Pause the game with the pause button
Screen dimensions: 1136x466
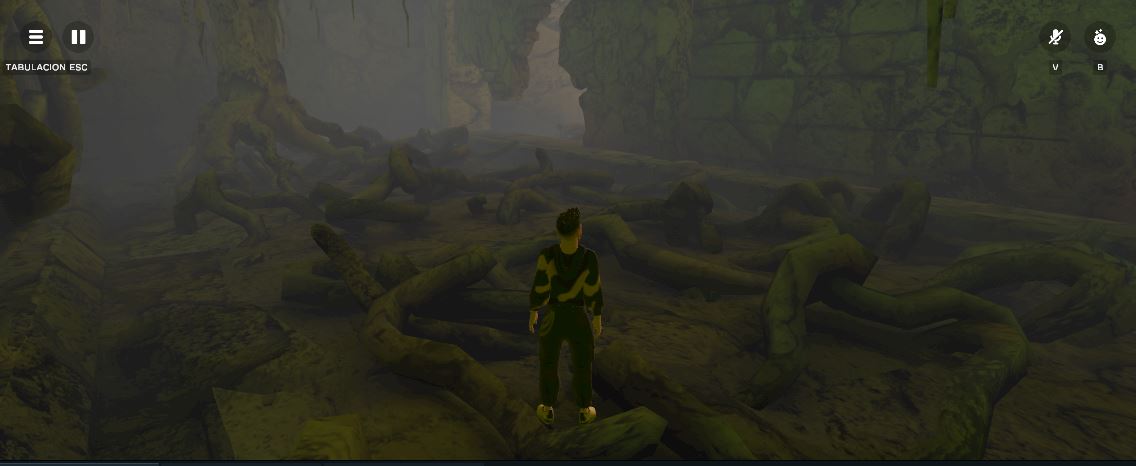click(78, 38)
